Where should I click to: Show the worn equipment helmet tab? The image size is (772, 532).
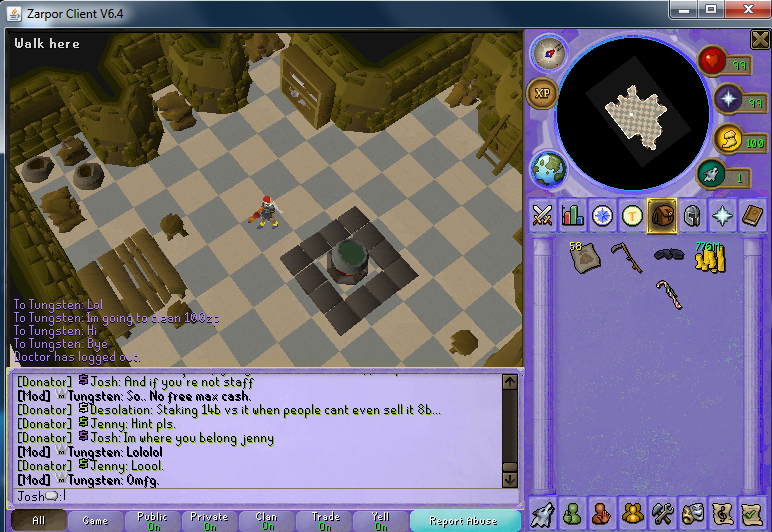(691, 215)
